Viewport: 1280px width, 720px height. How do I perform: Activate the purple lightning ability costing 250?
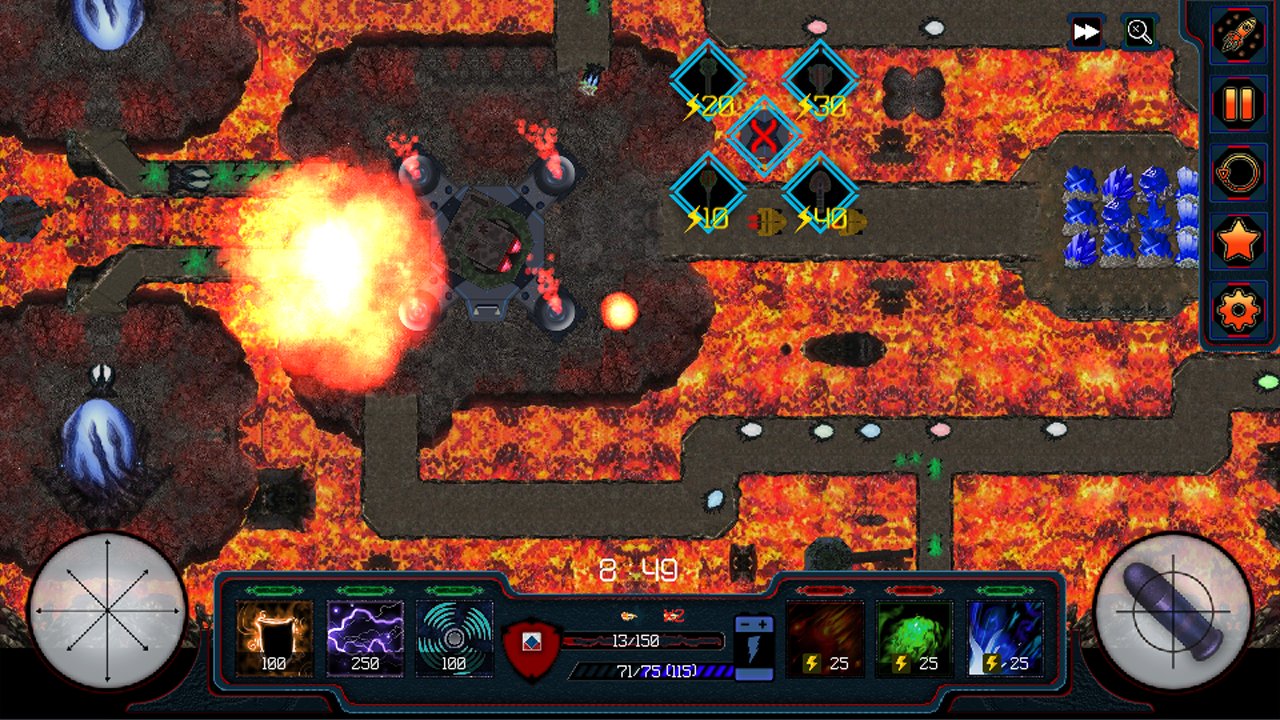click(365, 638)
